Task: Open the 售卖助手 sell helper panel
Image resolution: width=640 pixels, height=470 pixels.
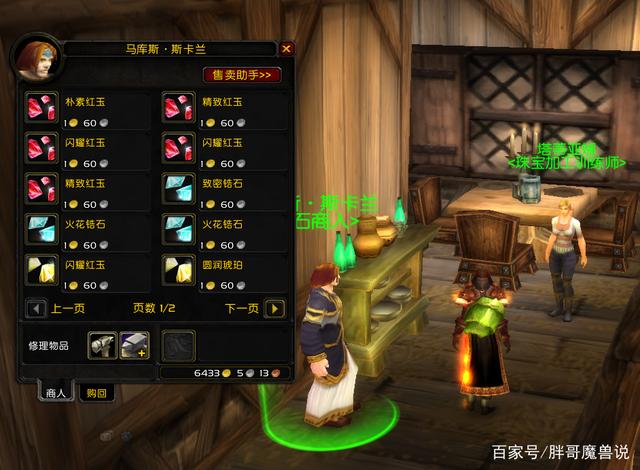Action: click(243, 75)
